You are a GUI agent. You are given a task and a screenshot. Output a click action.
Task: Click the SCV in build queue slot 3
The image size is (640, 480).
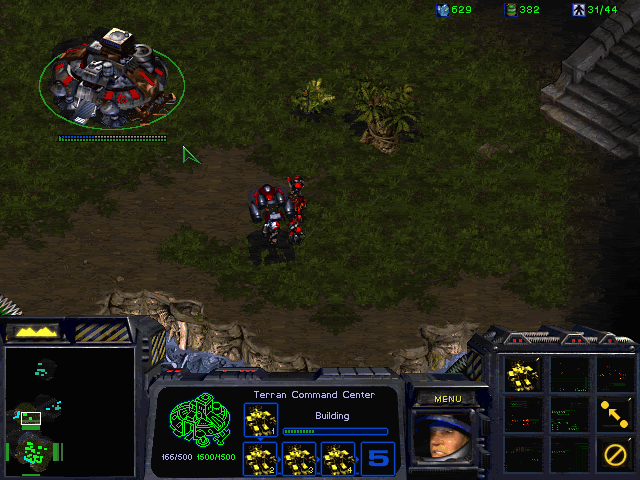click(x=299, y=459)
